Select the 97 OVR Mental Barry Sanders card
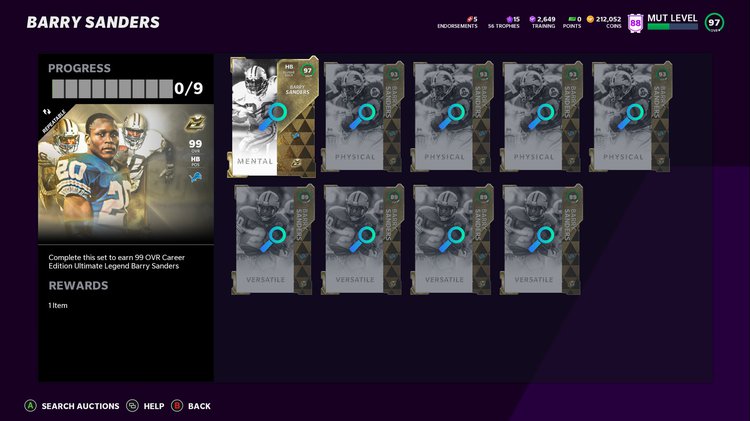The height and width of the screenshot is (421, 750). pos(273,116)
